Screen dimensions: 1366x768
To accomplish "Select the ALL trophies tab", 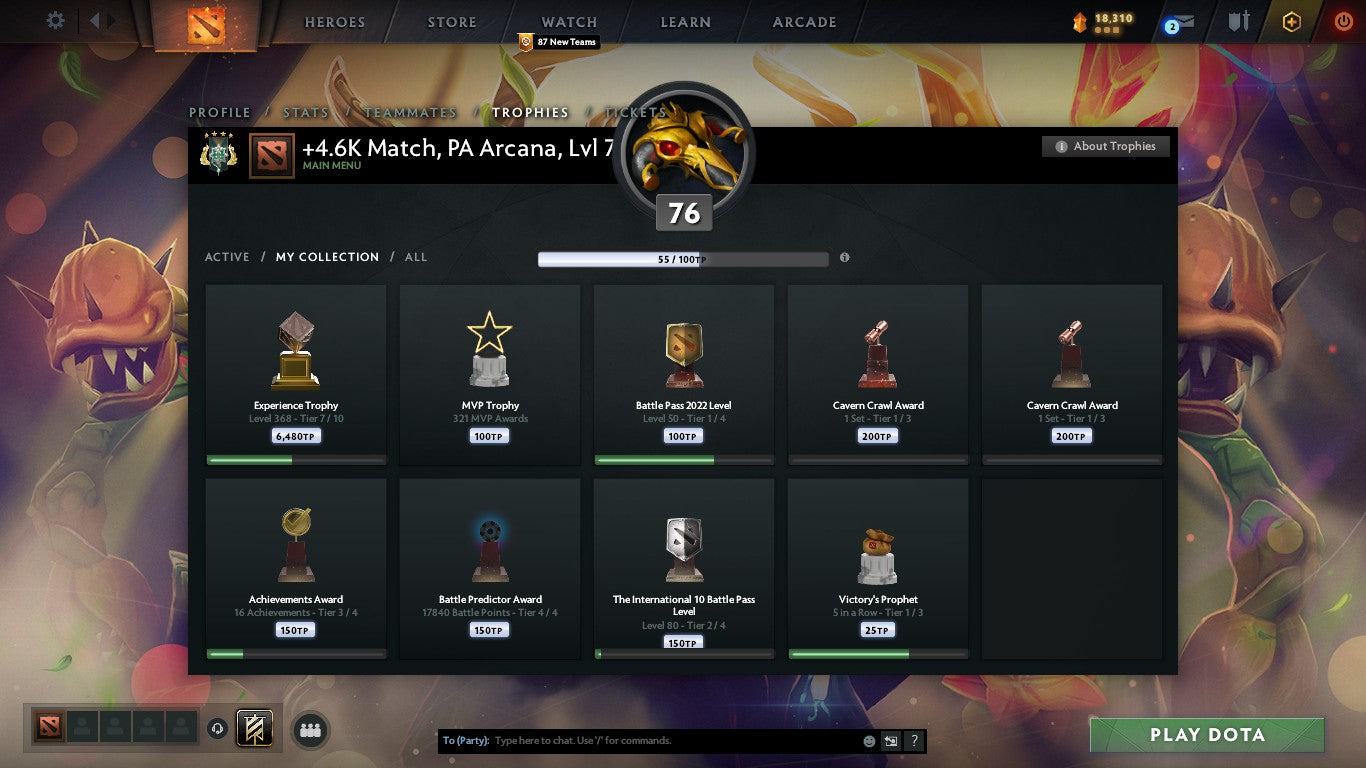I will (415, 257).
